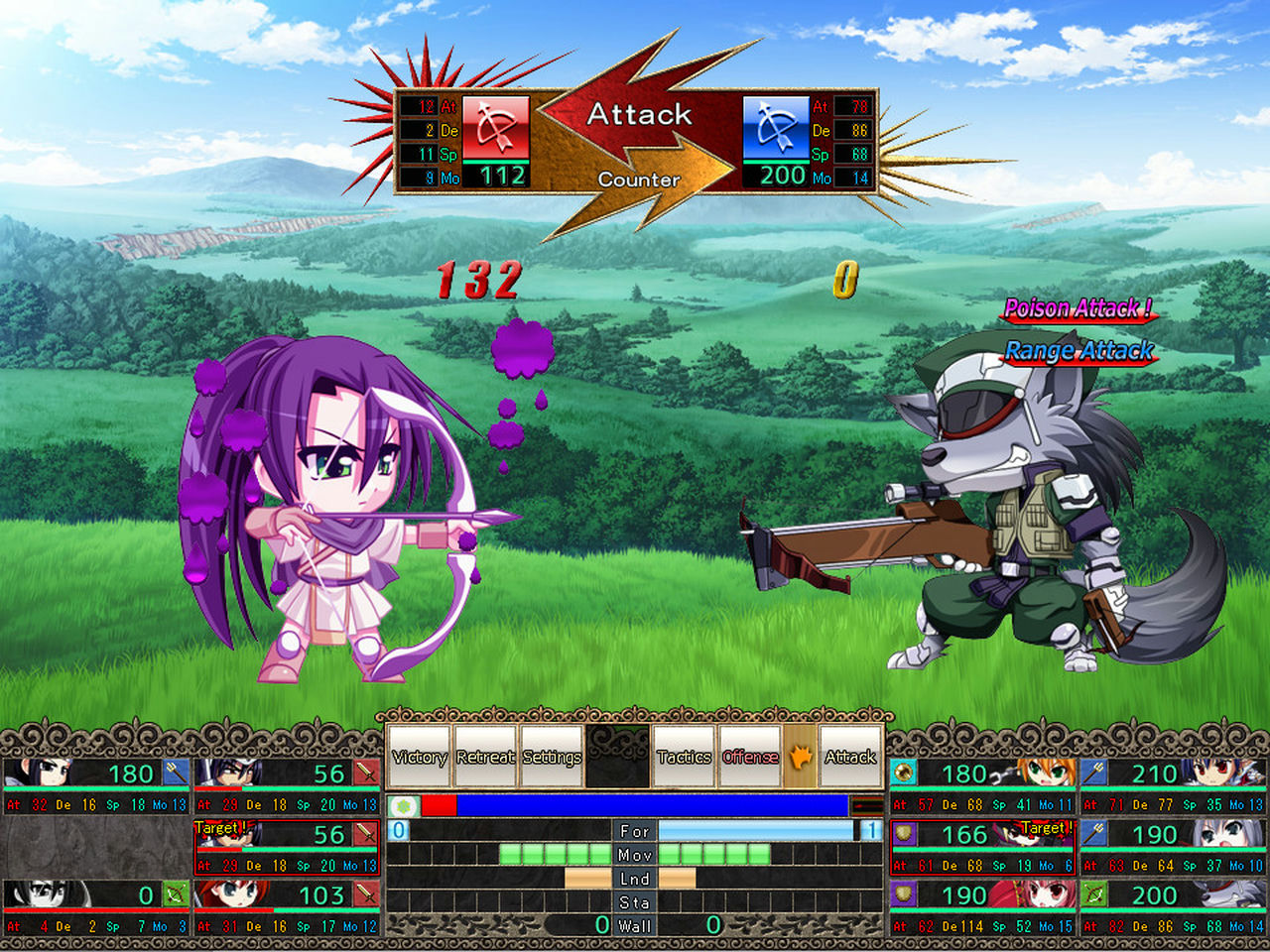Click the orange claw icon beside the Attack button
The width and height of the screenshot is (1270, 952).
(x=801, y=756)
